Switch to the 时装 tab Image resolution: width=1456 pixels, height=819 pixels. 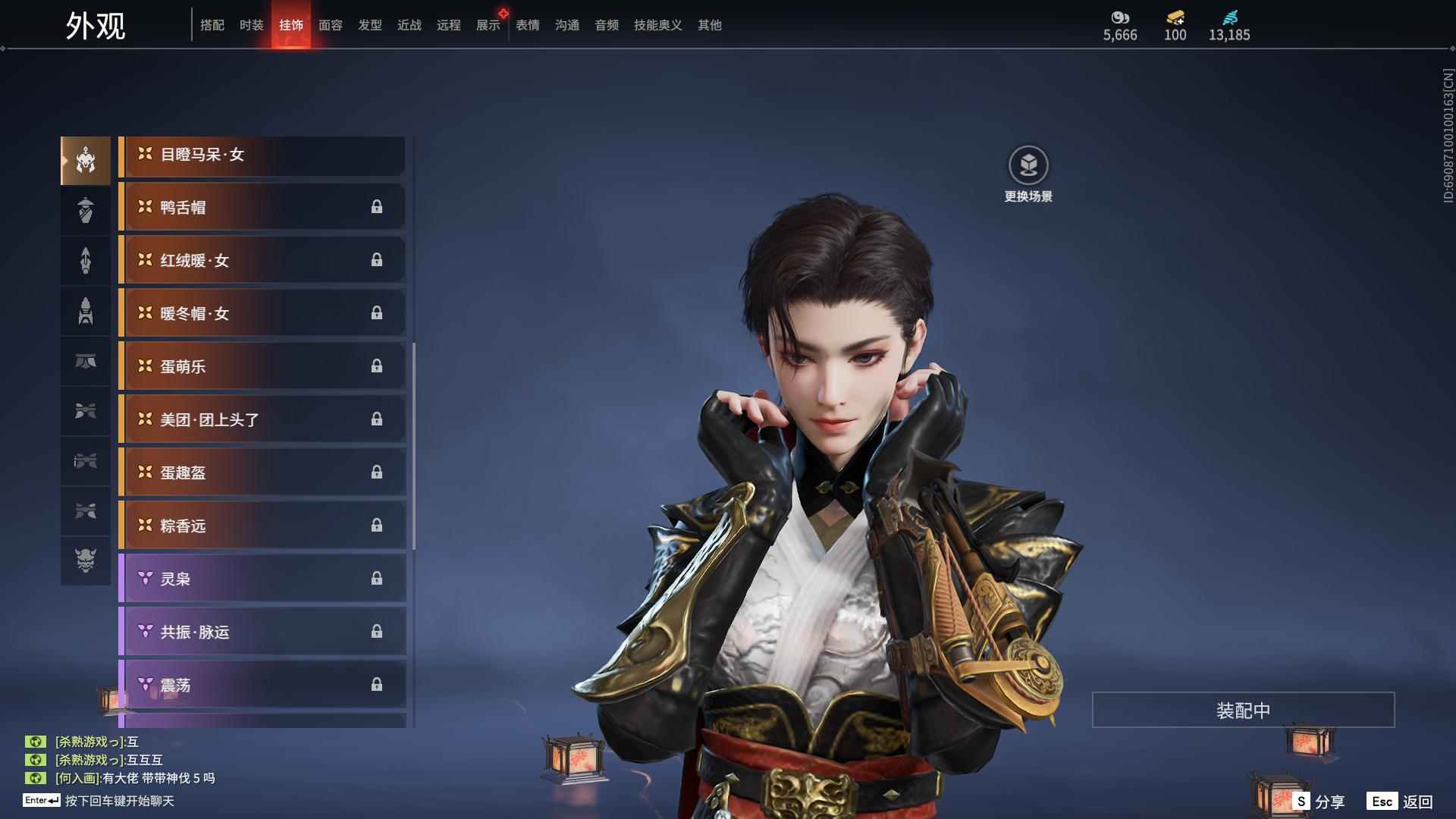[x=252, y=25]
